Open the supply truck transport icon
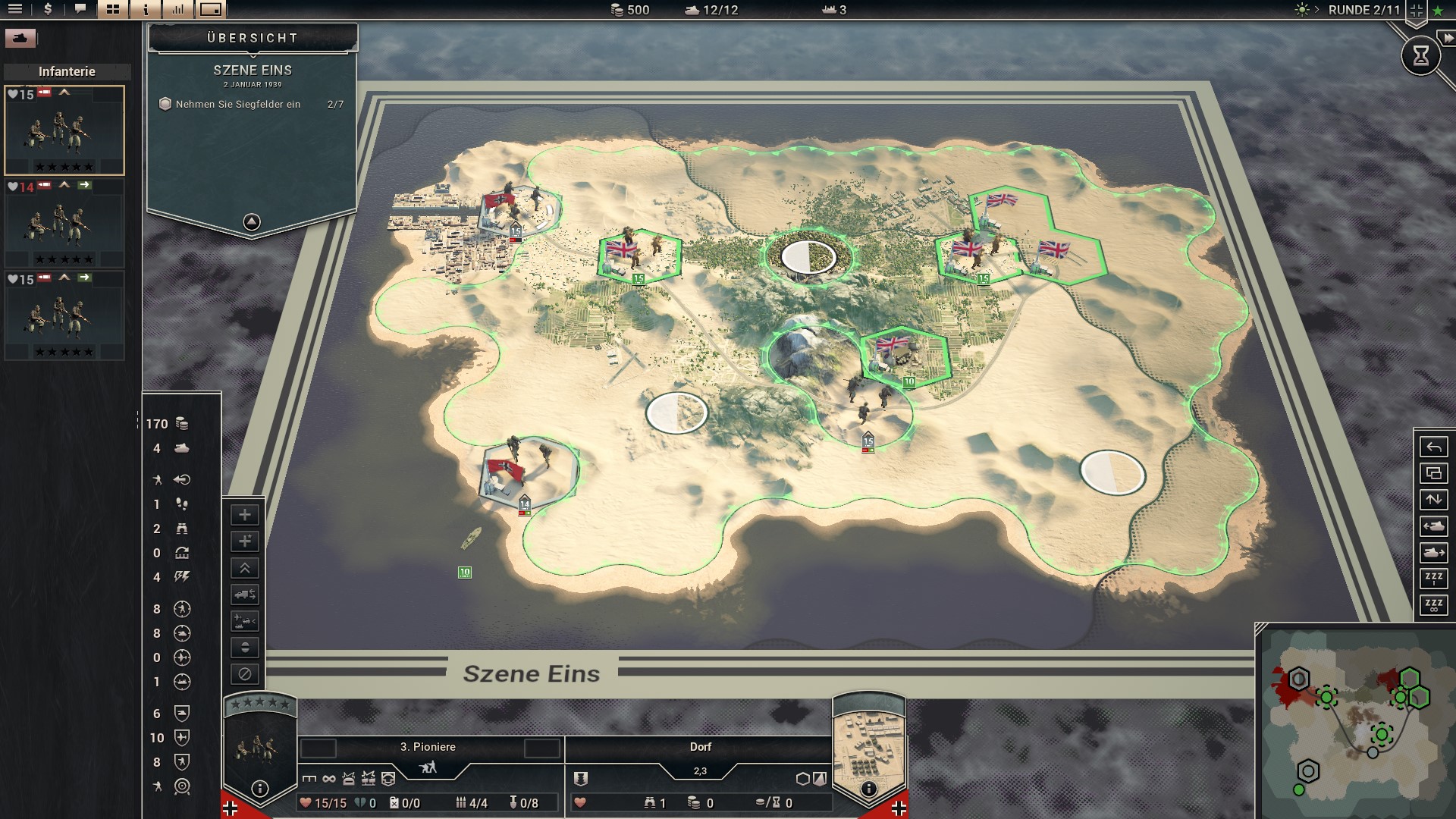 [244, 595]
